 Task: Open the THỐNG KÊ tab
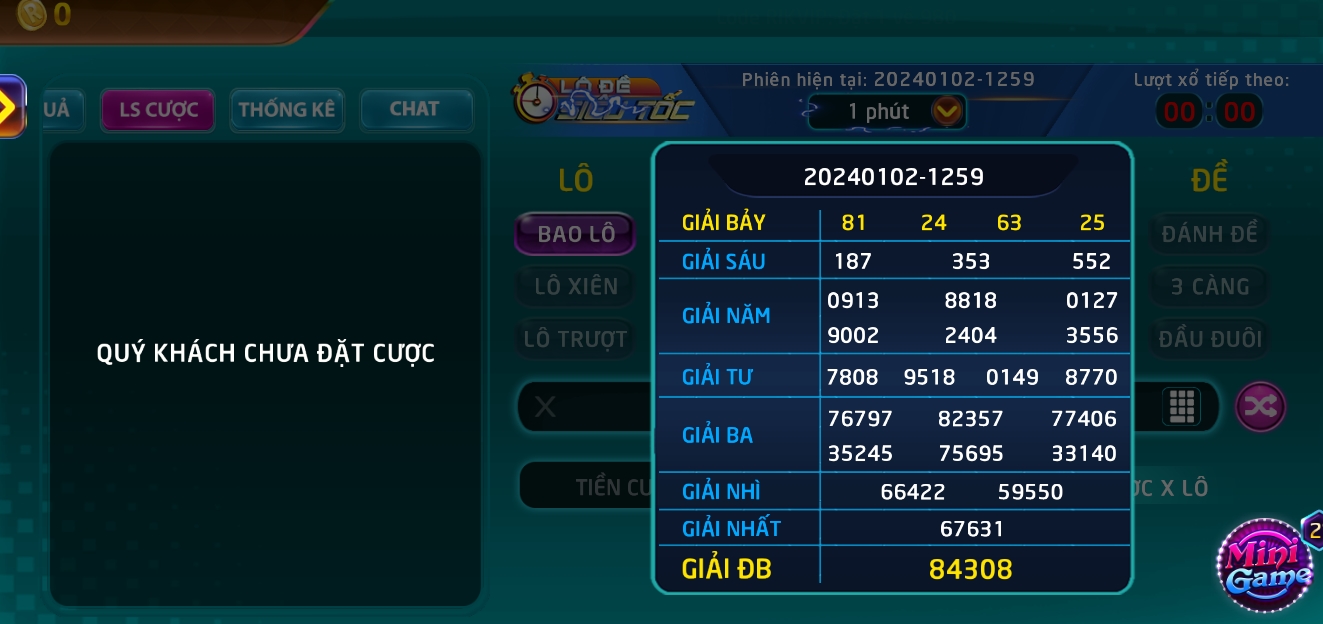pyautogui.click(x=287, y=110)
